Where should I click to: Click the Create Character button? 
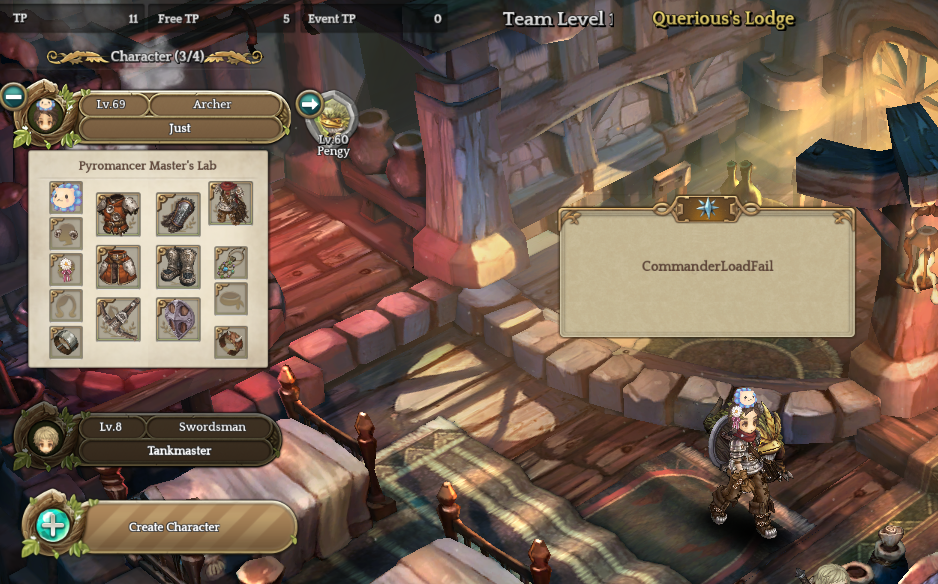[x=174, y=527]
